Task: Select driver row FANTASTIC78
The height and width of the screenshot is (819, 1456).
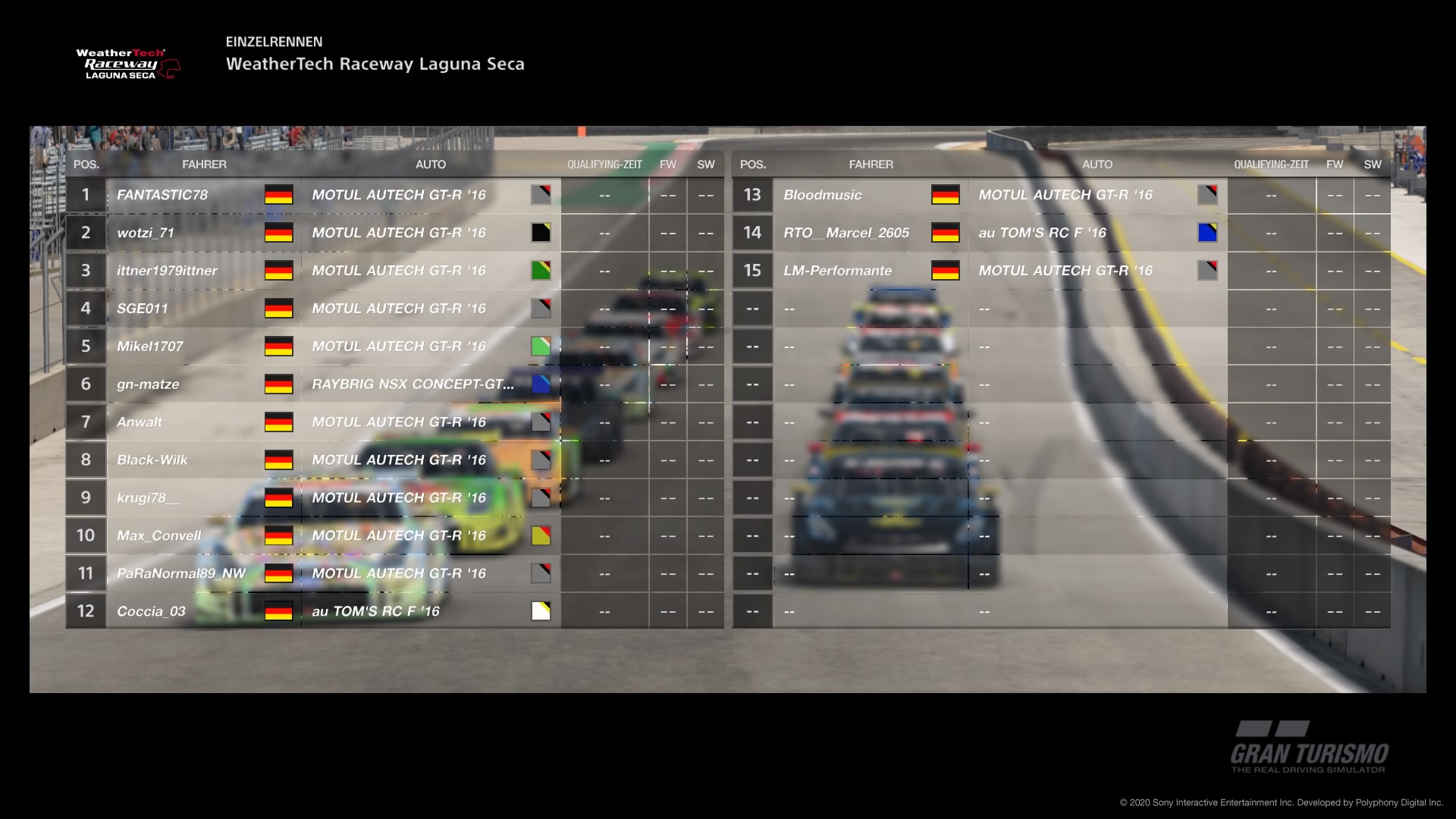Action: click(162, 195)
